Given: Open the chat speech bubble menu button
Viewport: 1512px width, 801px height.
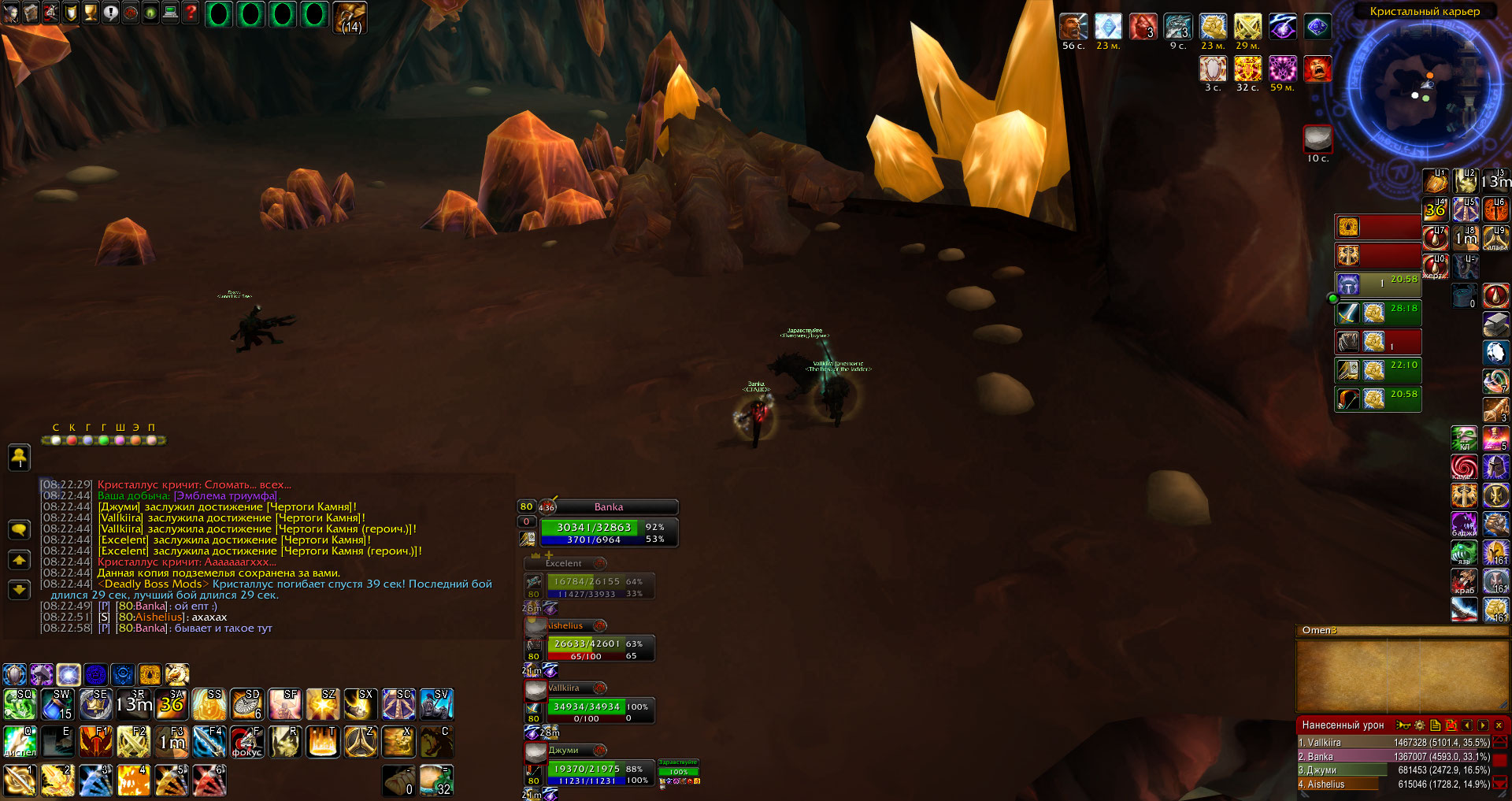Looking at the screenshot, I should tap(19, 529).
